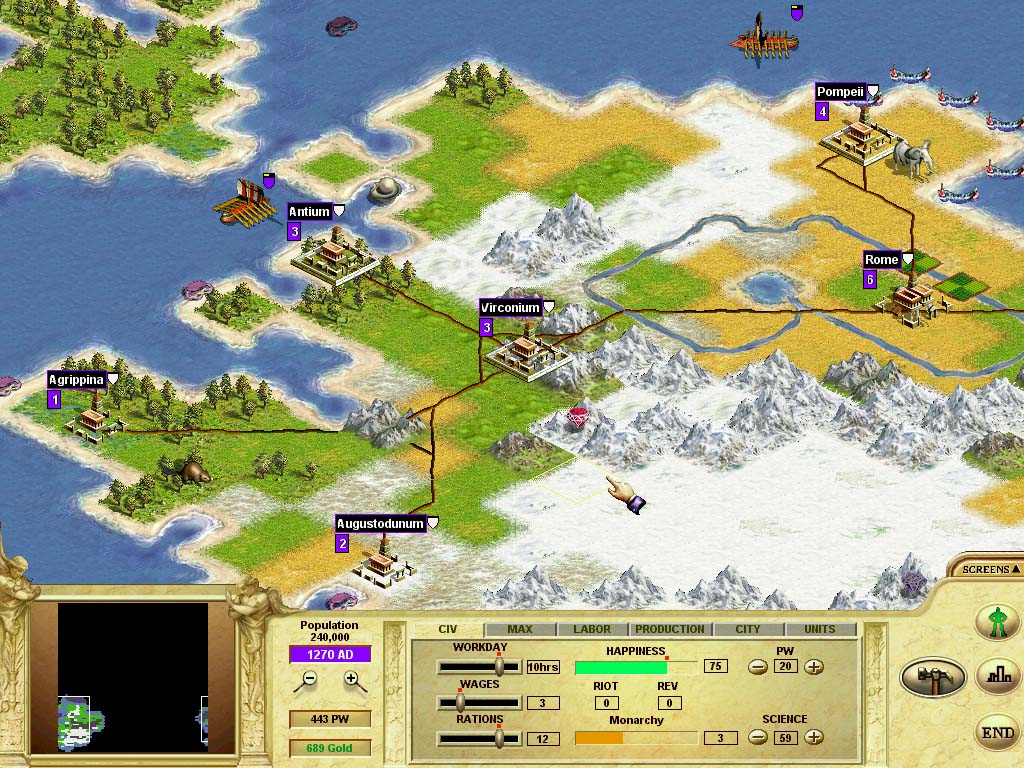Decrease the PW percentage with minus
1024x768 pixels.
[758, 667]
